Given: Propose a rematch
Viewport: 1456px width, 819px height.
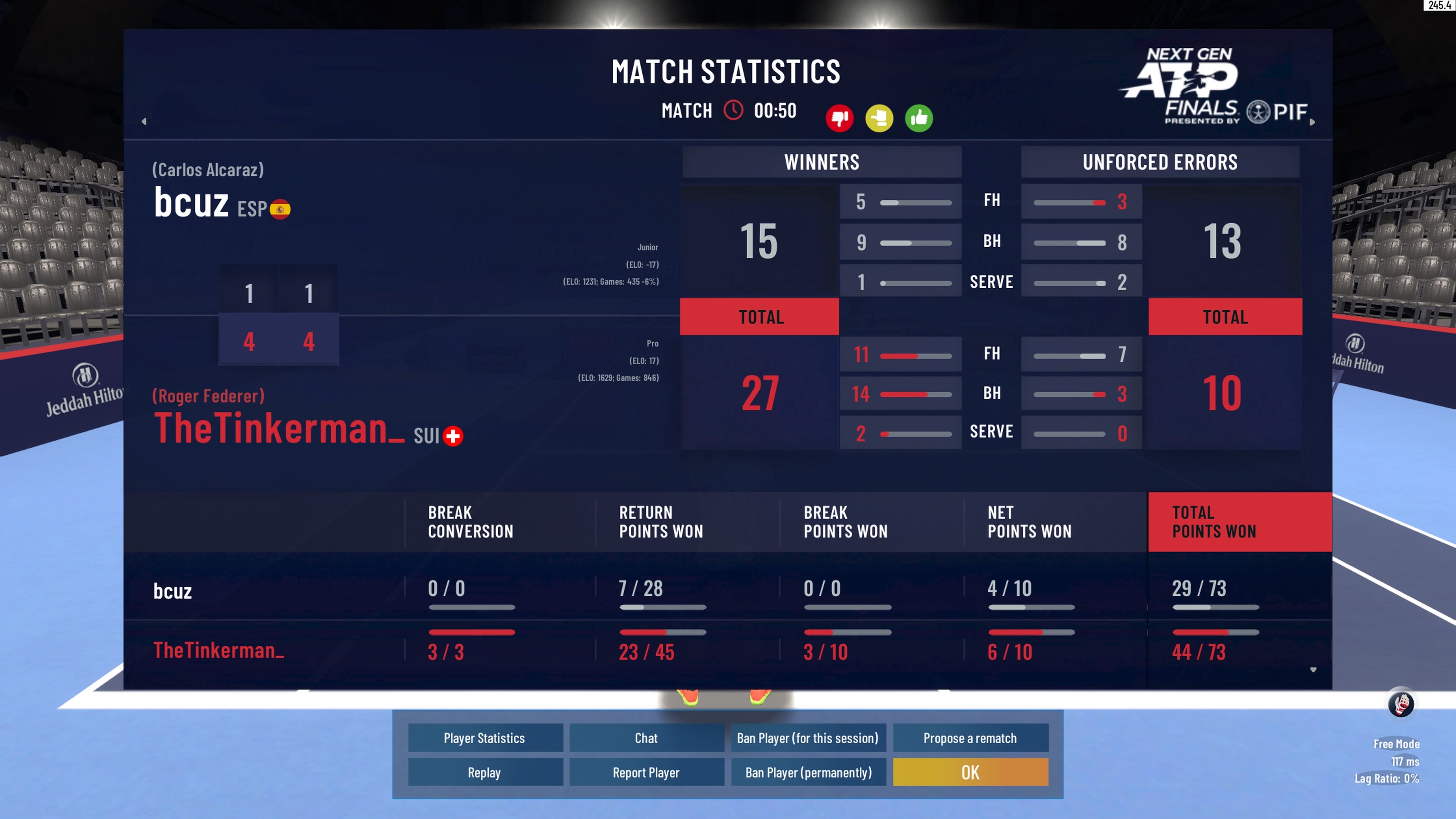Looking at the screenshot, I should [x=970, y=737].
